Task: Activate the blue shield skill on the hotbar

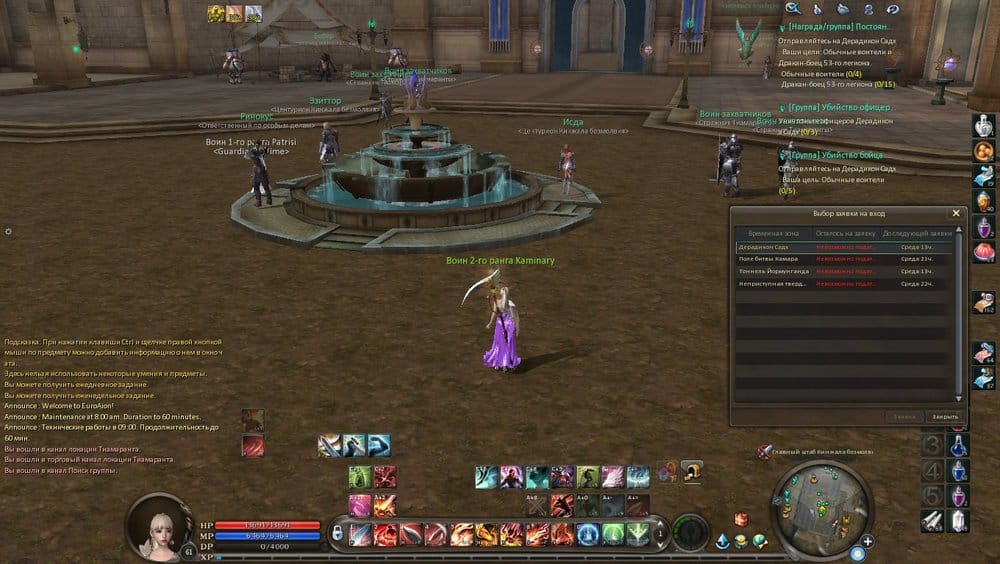Action: click(588, 534)
